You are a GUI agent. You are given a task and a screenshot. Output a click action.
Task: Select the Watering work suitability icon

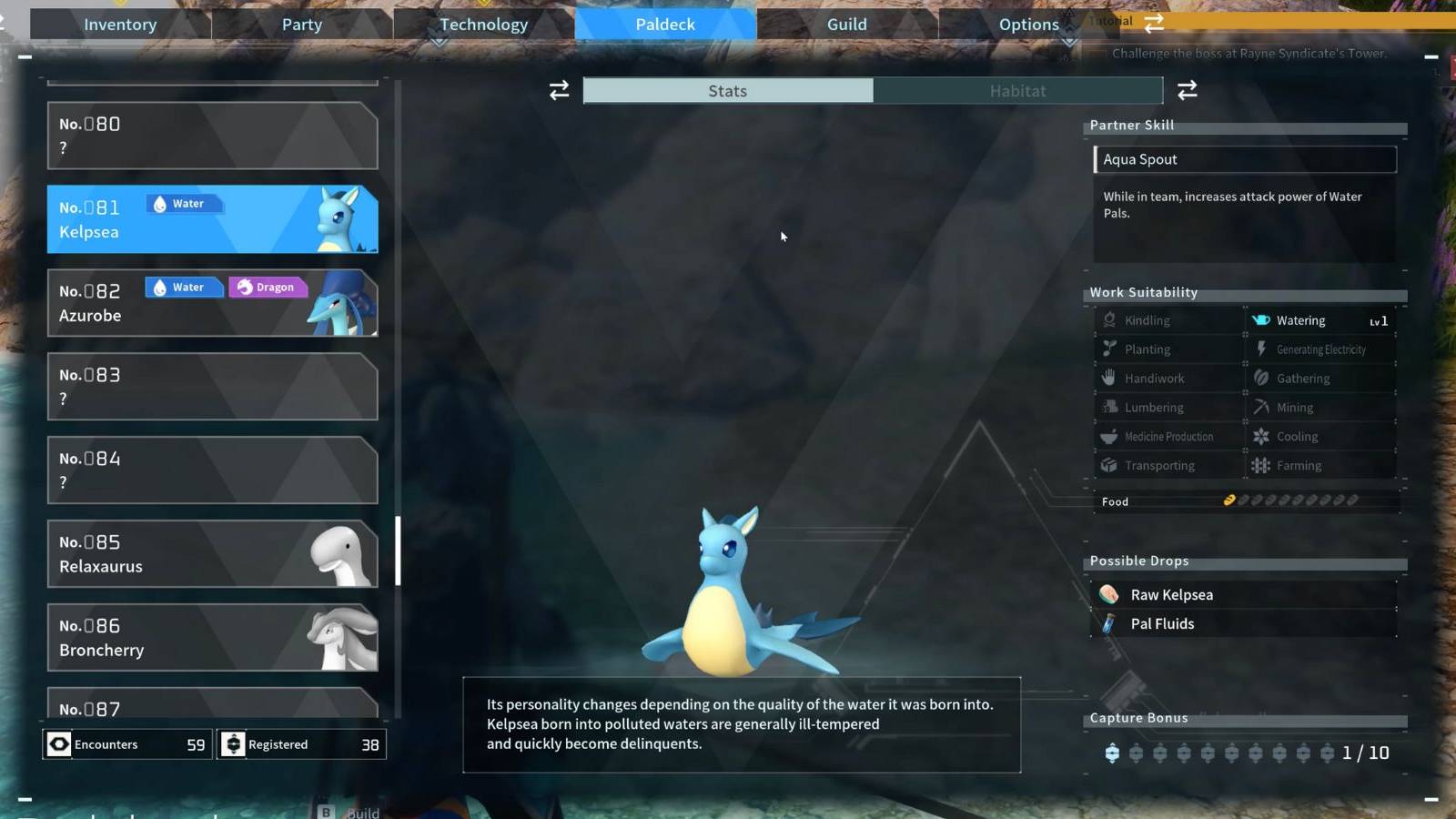(1262, 320)
